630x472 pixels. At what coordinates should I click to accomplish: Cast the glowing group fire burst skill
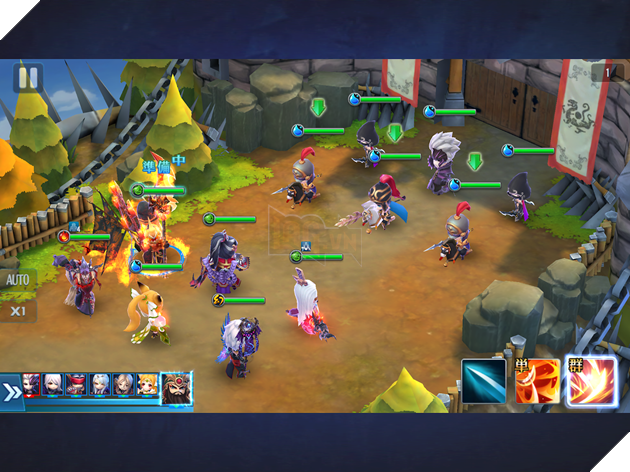pyautogui.click(x=592, y=381)
